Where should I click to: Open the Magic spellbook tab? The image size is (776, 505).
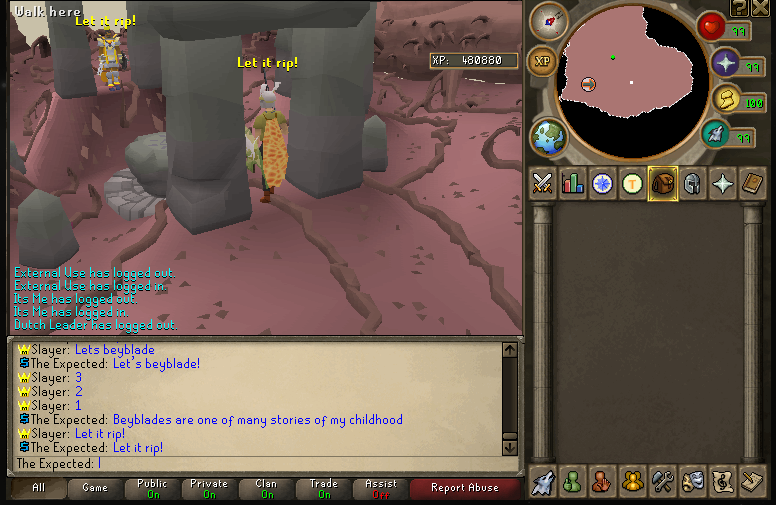pos(750,183)
